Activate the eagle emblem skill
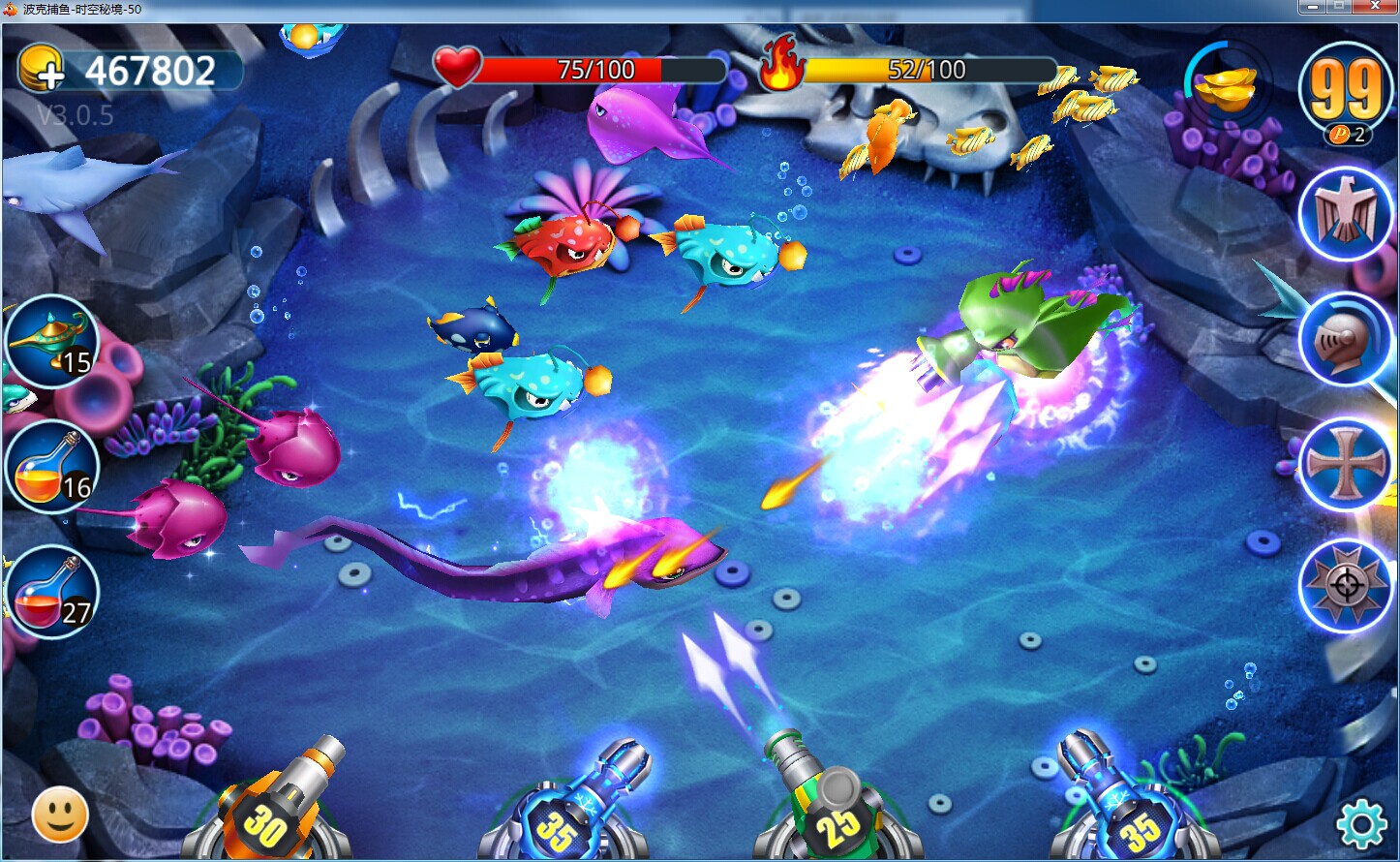Image resolution: width=1400 pixels, height=862 pixels. (x=1345, y=213)
